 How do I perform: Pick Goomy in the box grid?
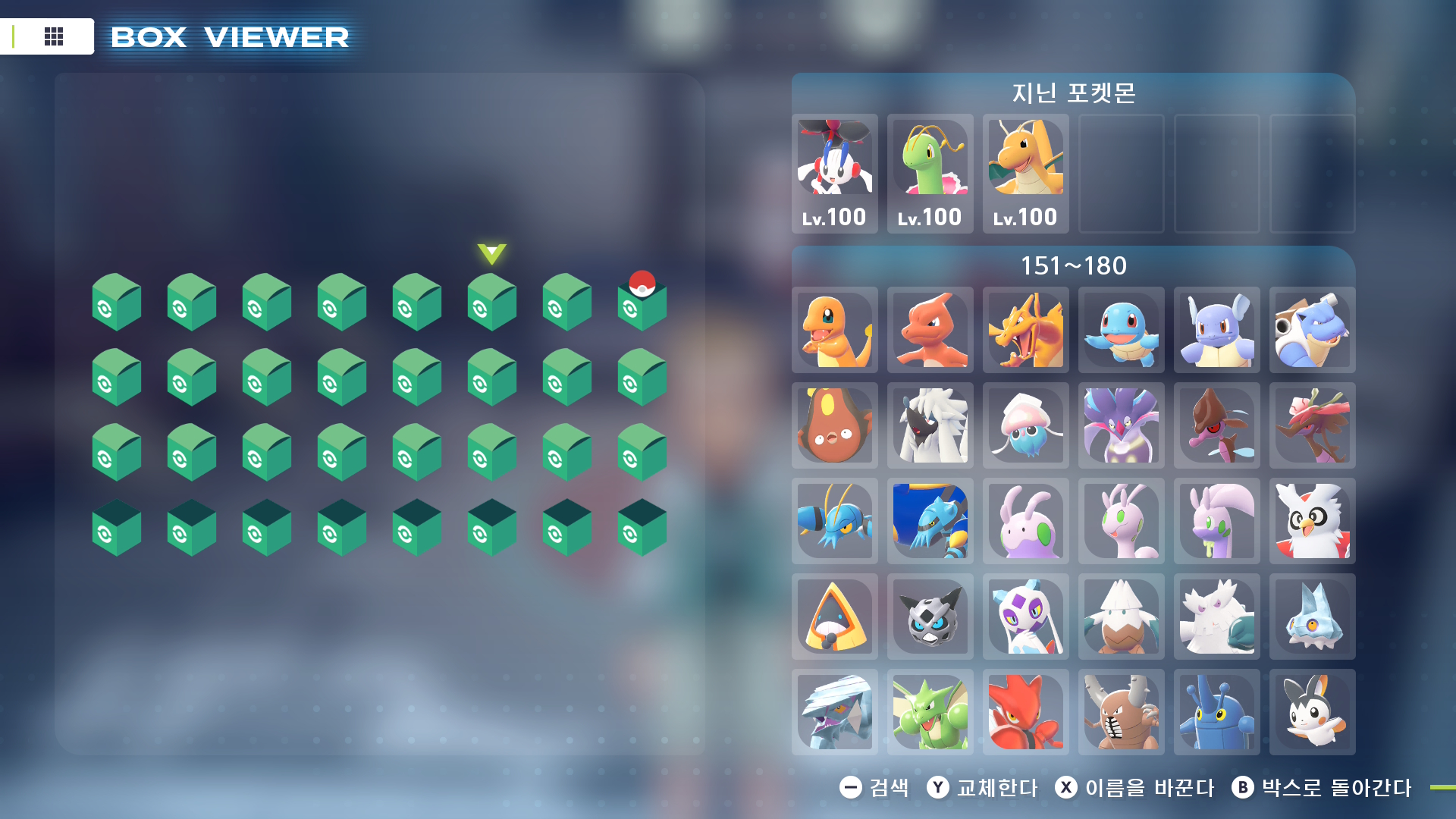point(1025,521)
